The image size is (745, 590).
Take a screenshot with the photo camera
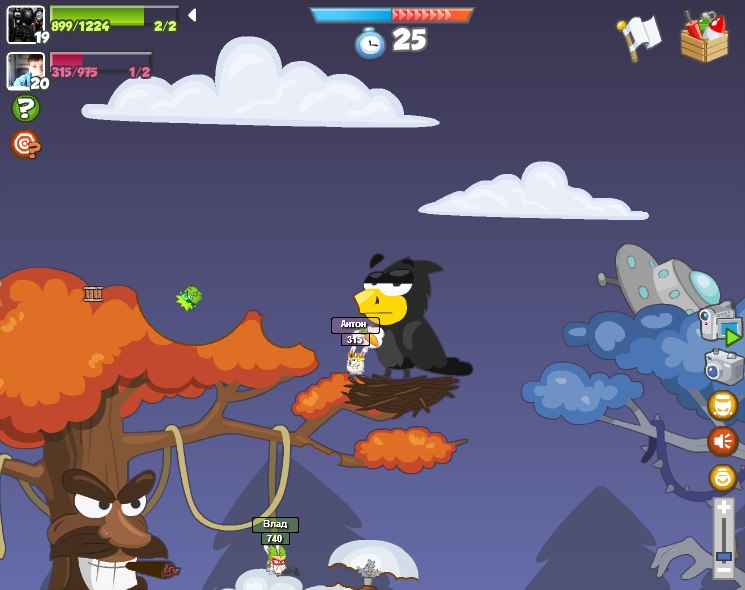pos(722,367)
